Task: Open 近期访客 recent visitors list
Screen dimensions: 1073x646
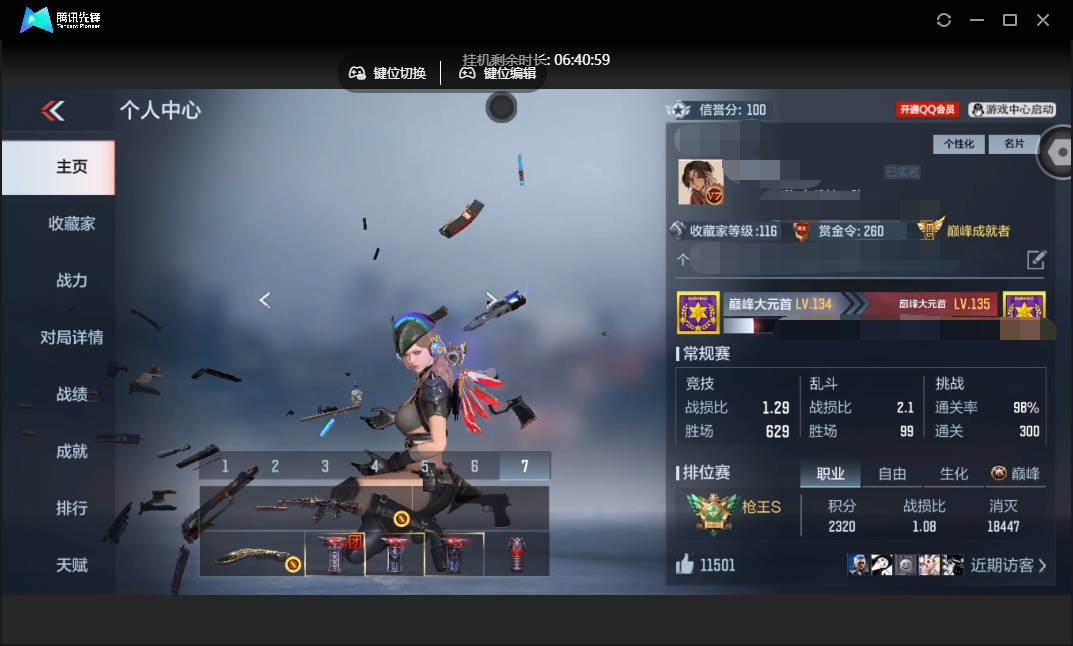Action: point(1008,565)
